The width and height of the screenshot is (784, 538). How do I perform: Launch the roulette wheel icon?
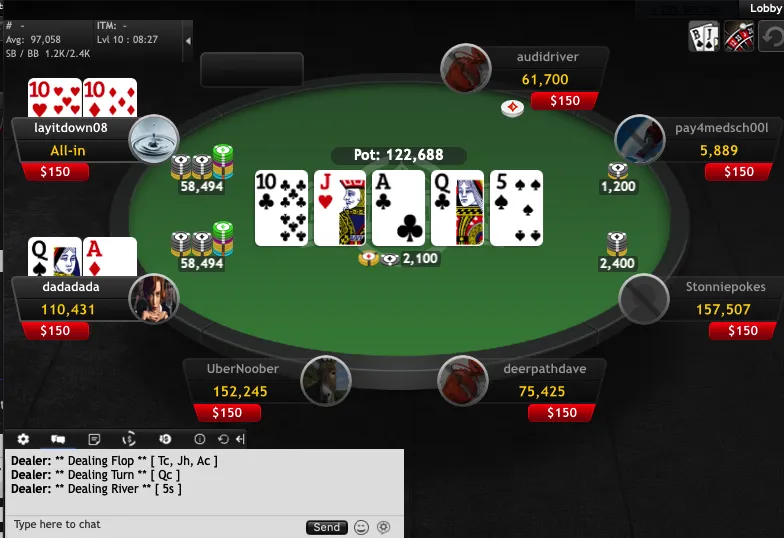tap(739, 38)
